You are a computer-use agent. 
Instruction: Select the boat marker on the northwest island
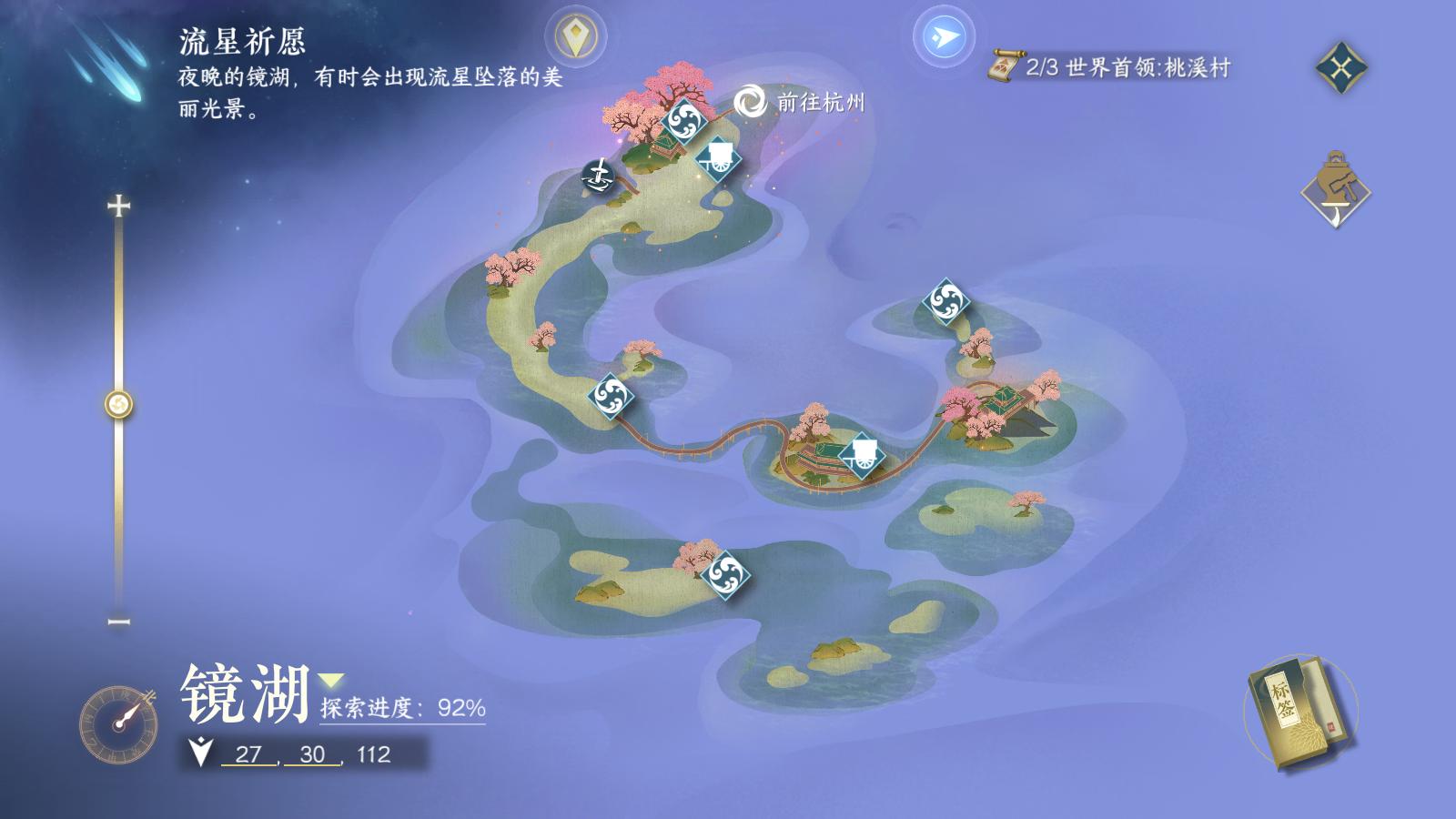(x=599, y=175)
